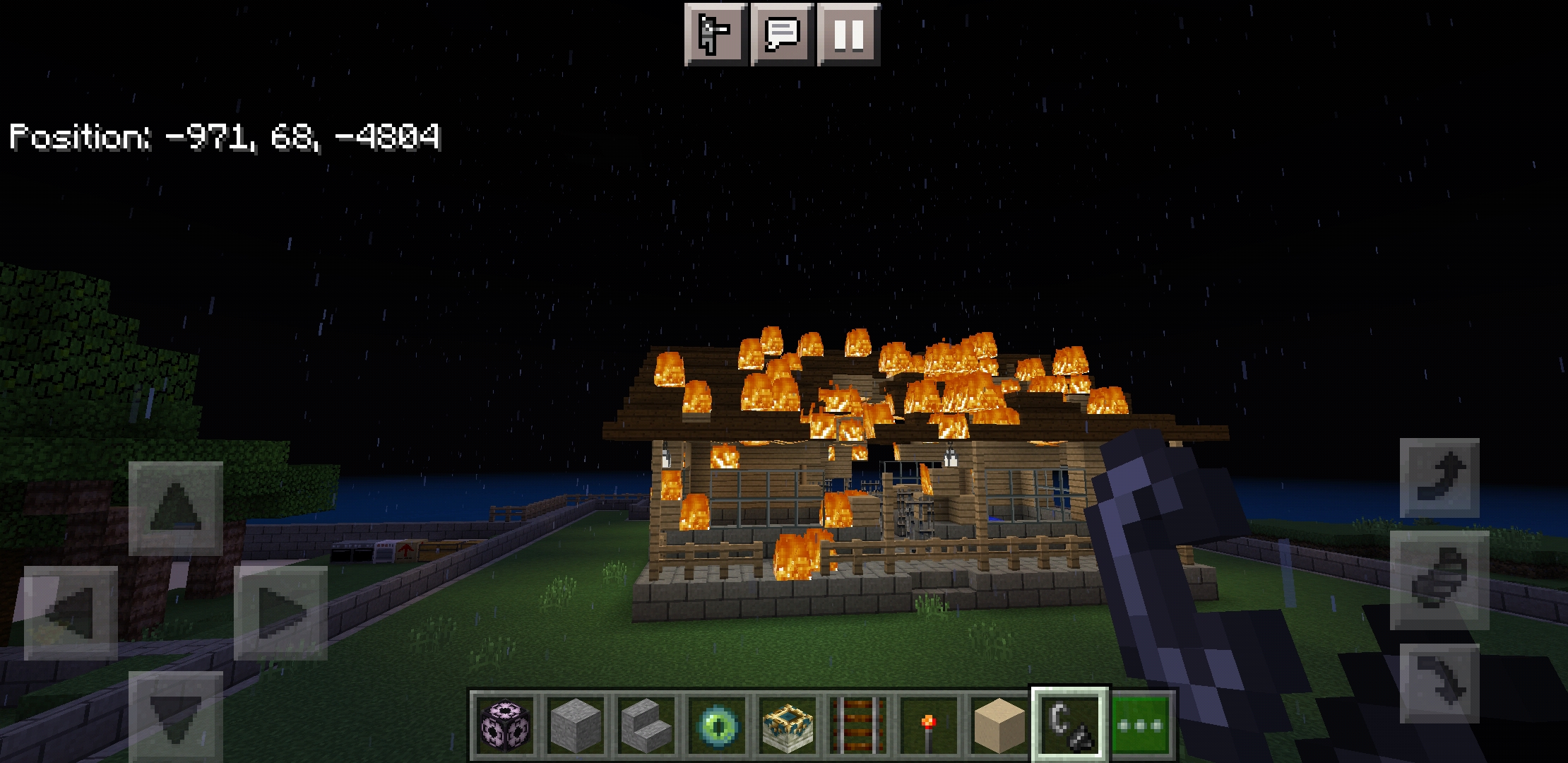The width and height of the screenshot is (1568, 763).
Task: Pause the game
Action: click(848, 34)
